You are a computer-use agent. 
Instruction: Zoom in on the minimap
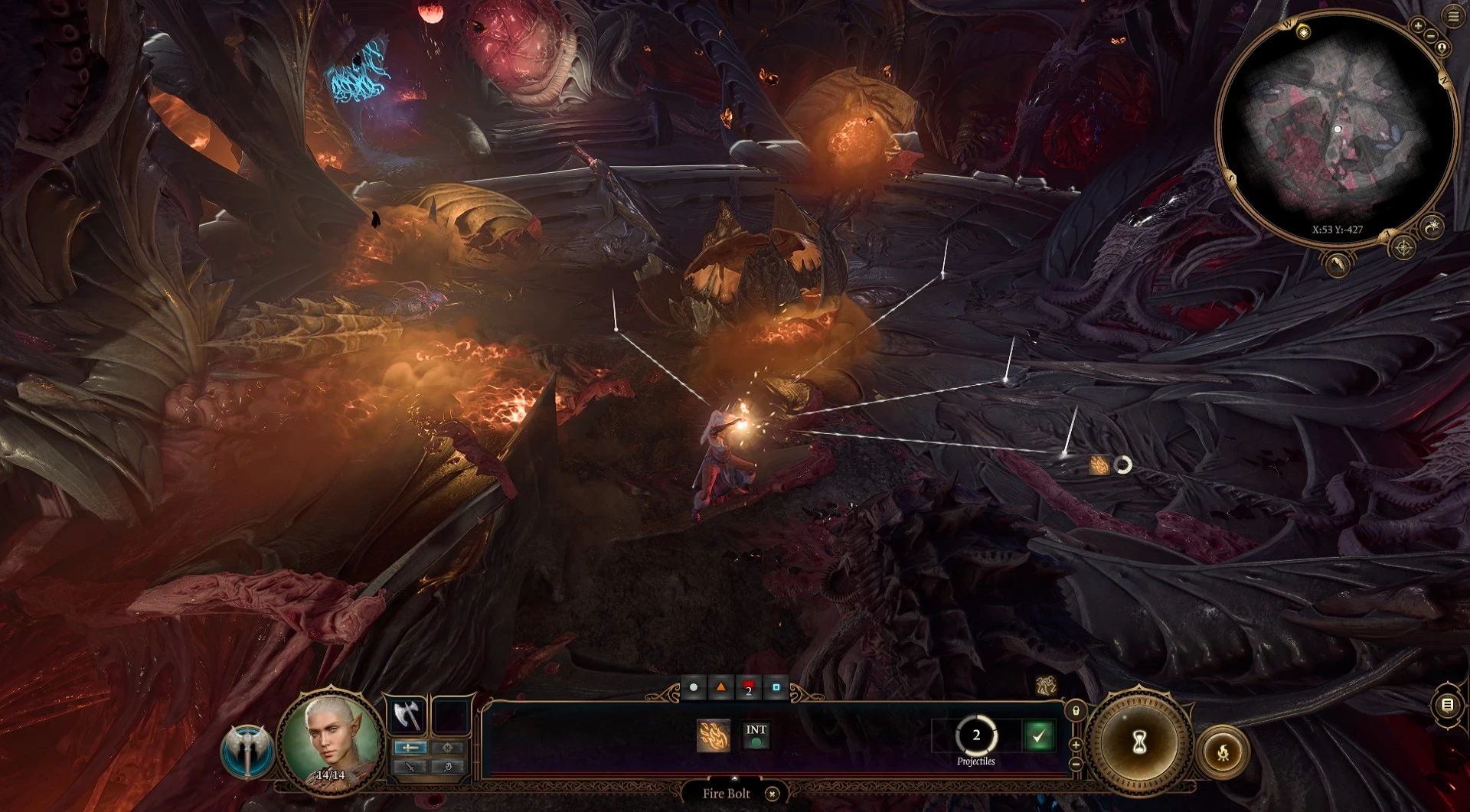coord(1418,26)
